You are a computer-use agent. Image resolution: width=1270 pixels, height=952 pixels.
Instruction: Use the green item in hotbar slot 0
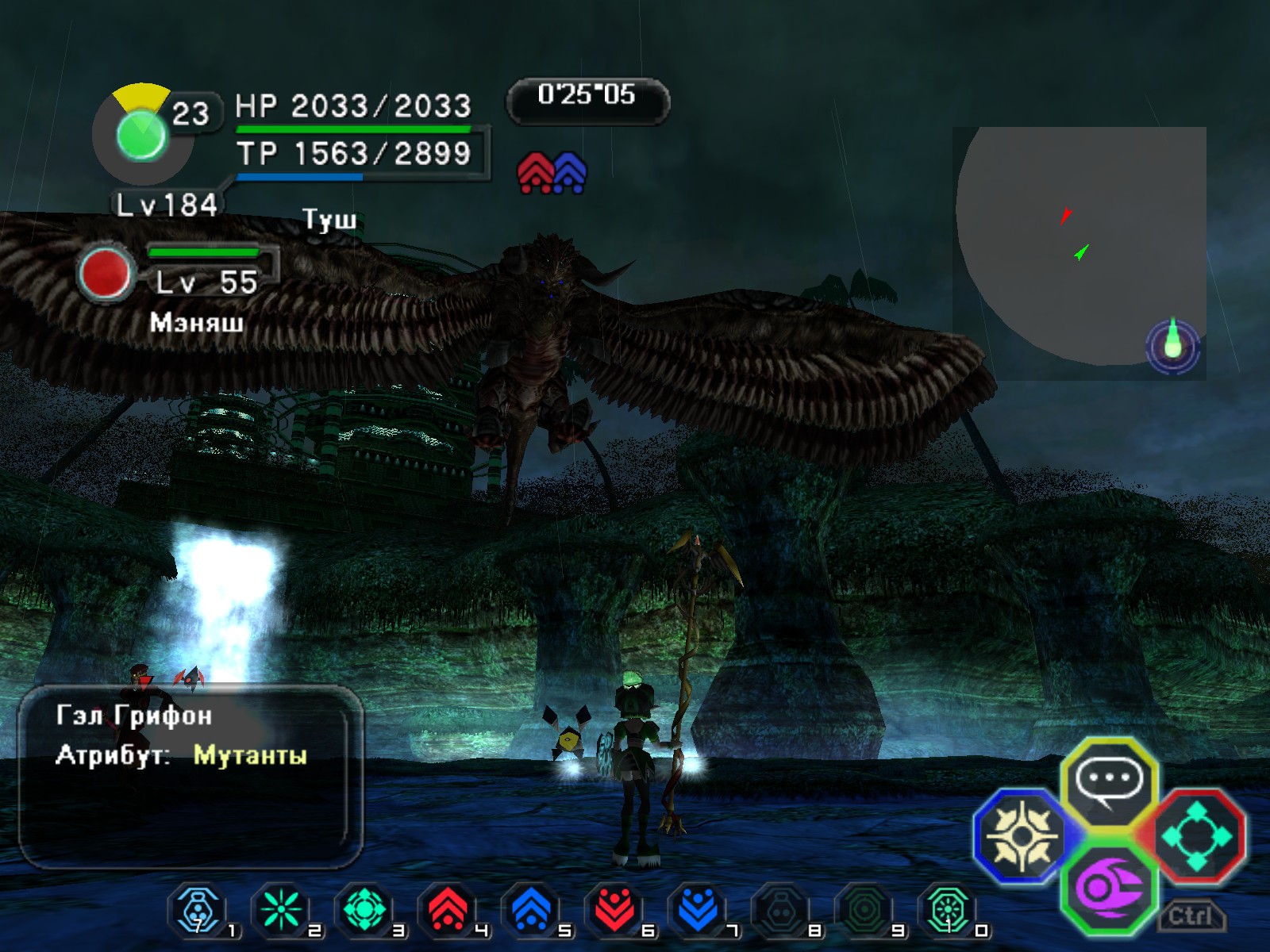click(x=947, y=909)
